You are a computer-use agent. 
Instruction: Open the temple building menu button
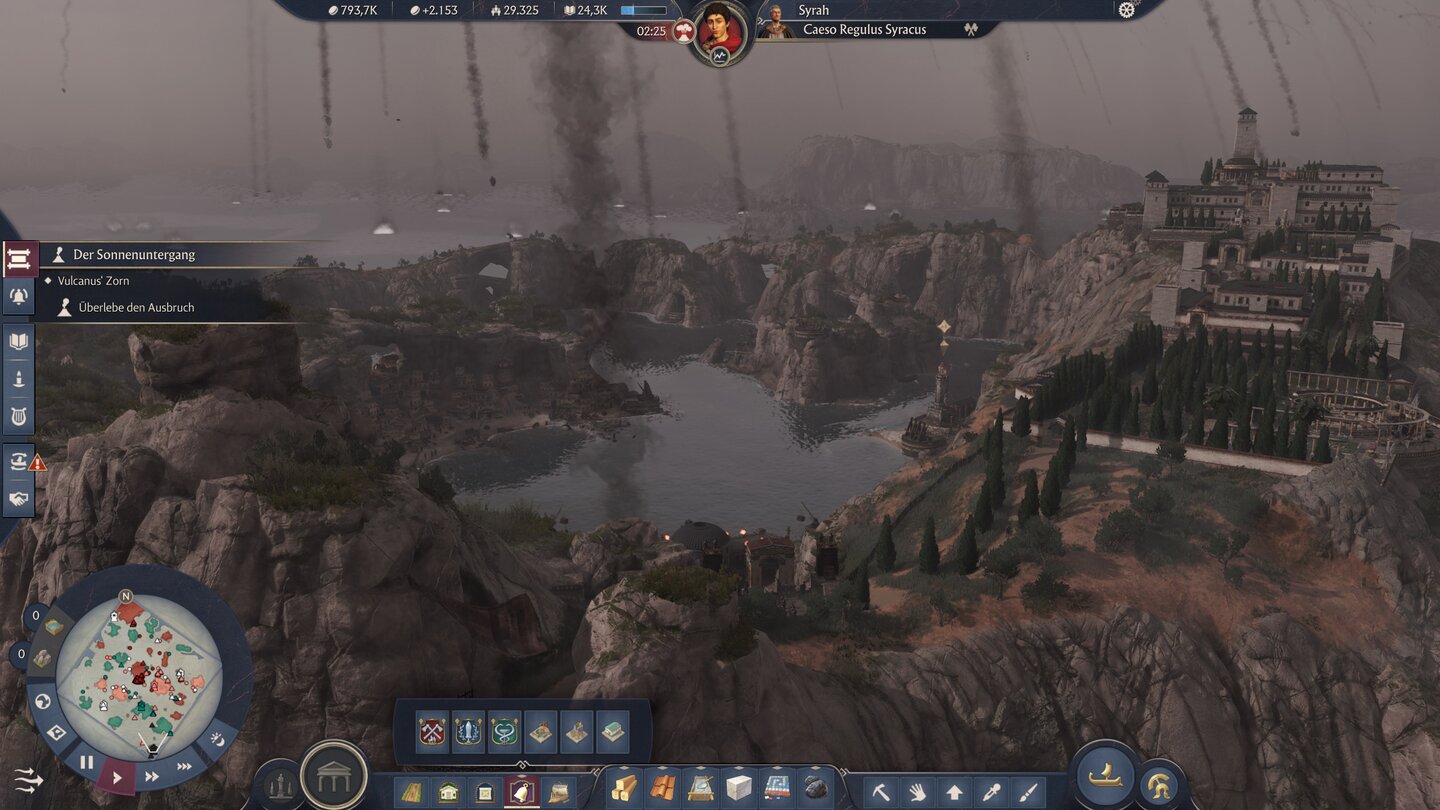pyautogui.click(x=334, y=775)
